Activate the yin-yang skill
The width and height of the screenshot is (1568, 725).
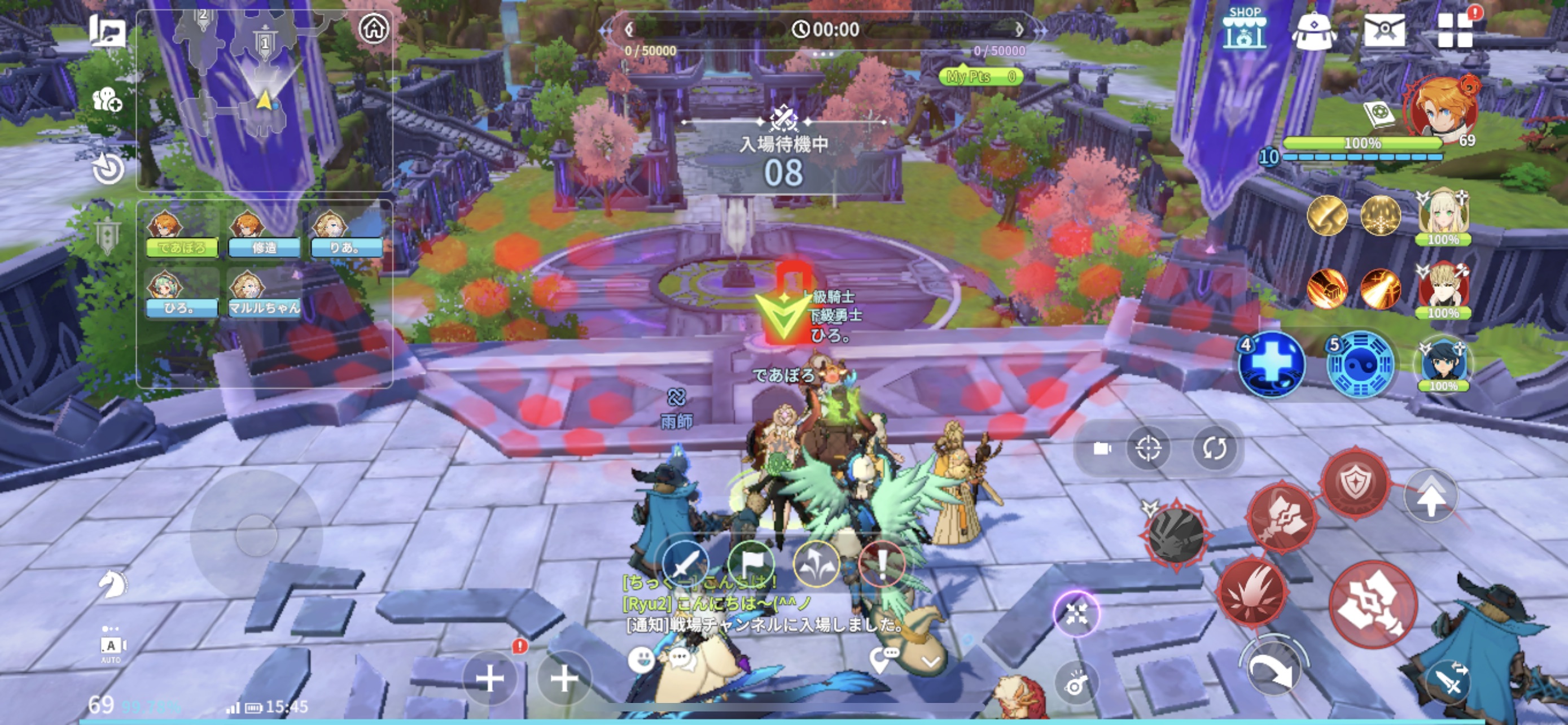[1360, 365]
